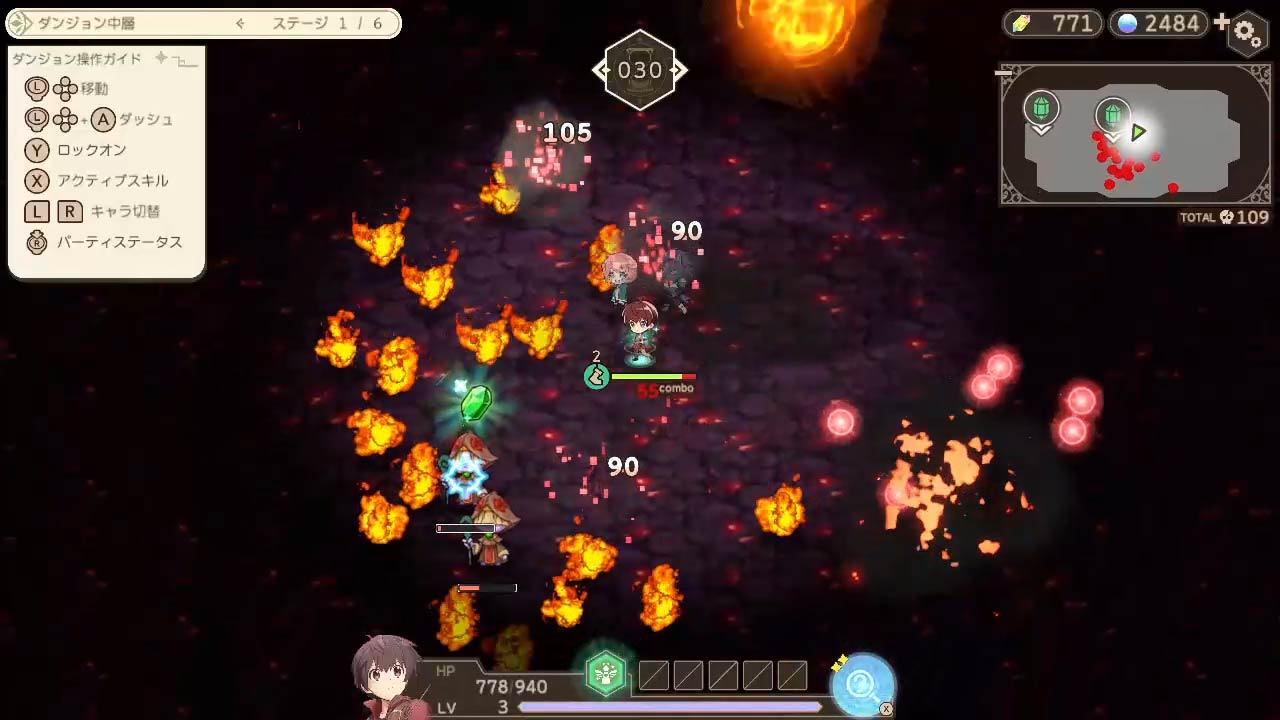1280x720 pixels.
Task: Minimize the minimap with the minus button
Action: coord(1005,72)
